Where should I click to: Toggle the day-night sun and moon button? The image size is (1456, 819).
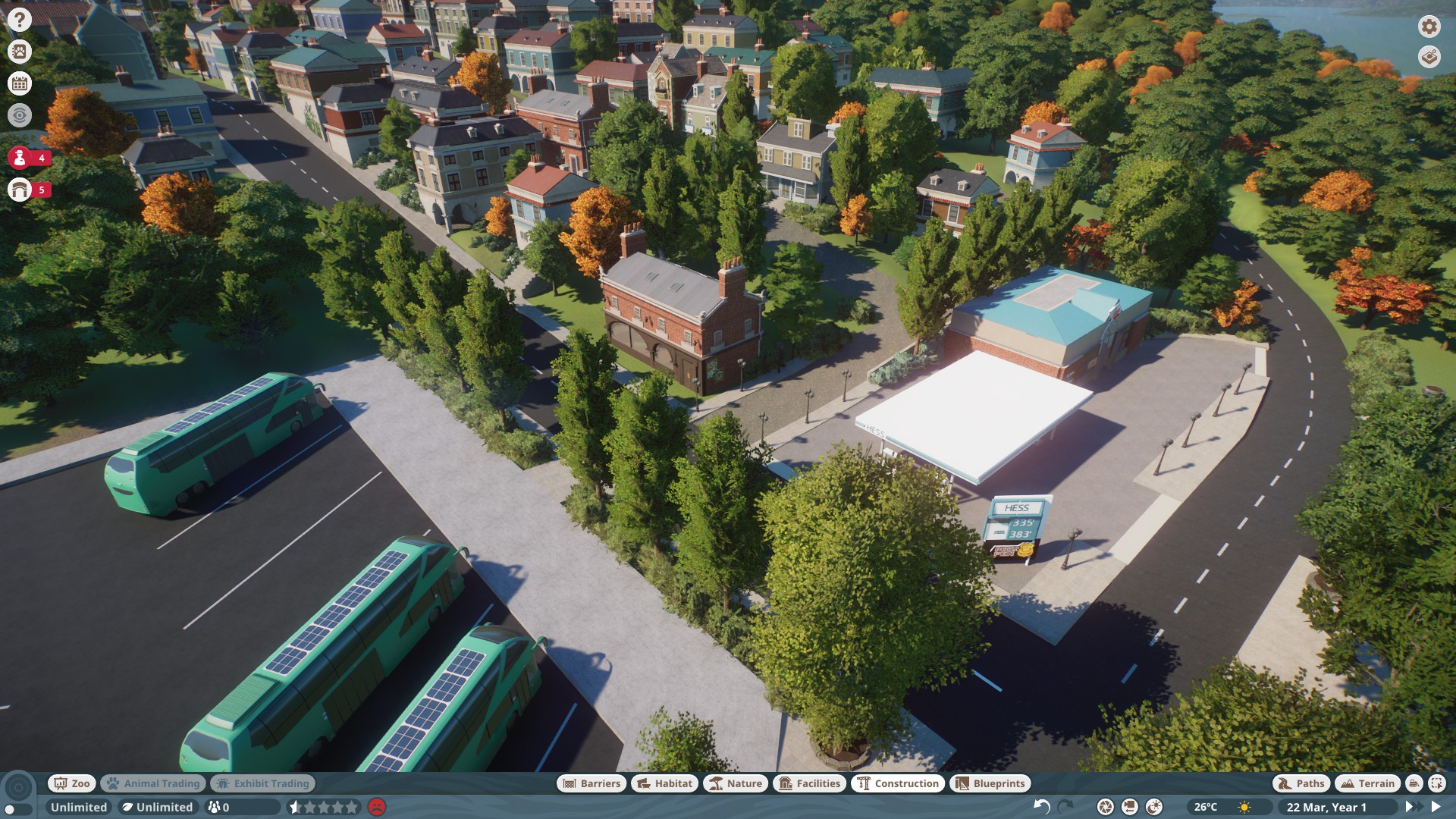1154,807
